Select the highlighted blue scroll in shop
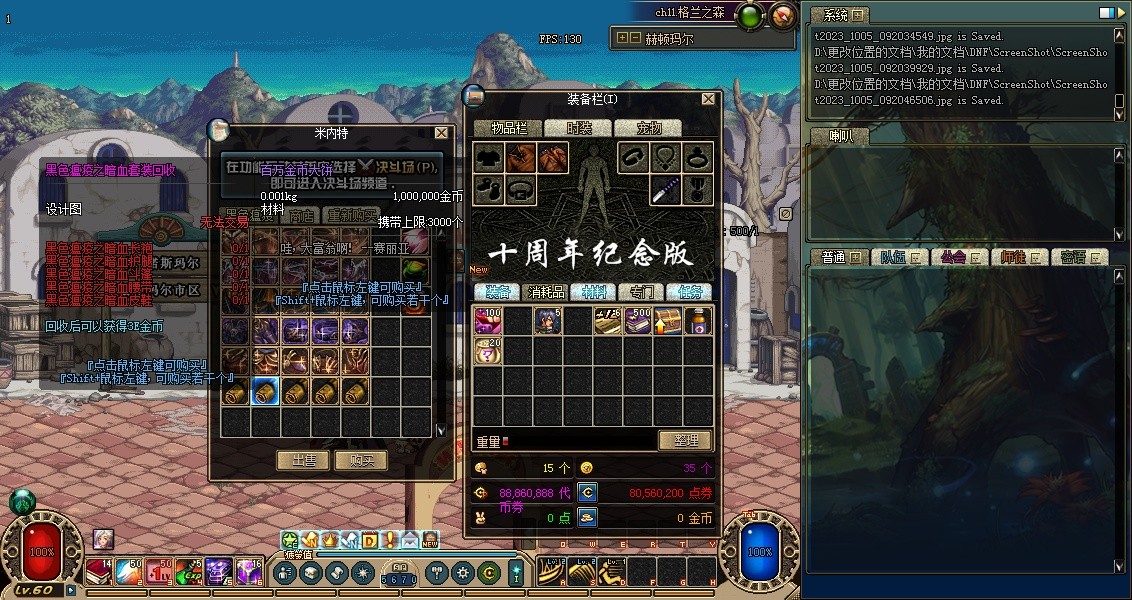The height and width of the screenshot is (600, 1132). (x=266, y=391)
